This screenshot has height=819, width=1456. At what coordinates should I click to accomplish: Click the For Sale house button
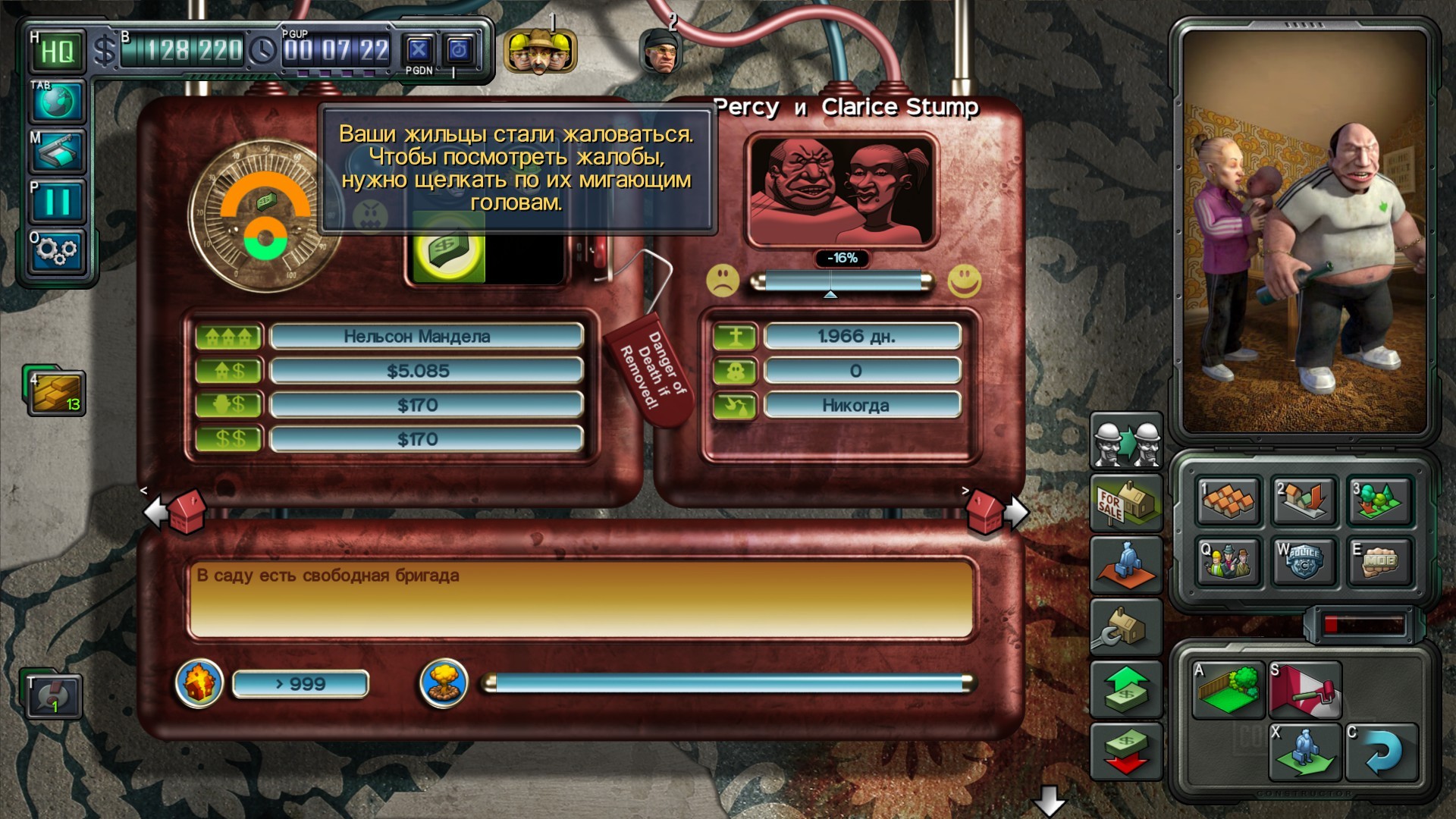[1126, 503]
